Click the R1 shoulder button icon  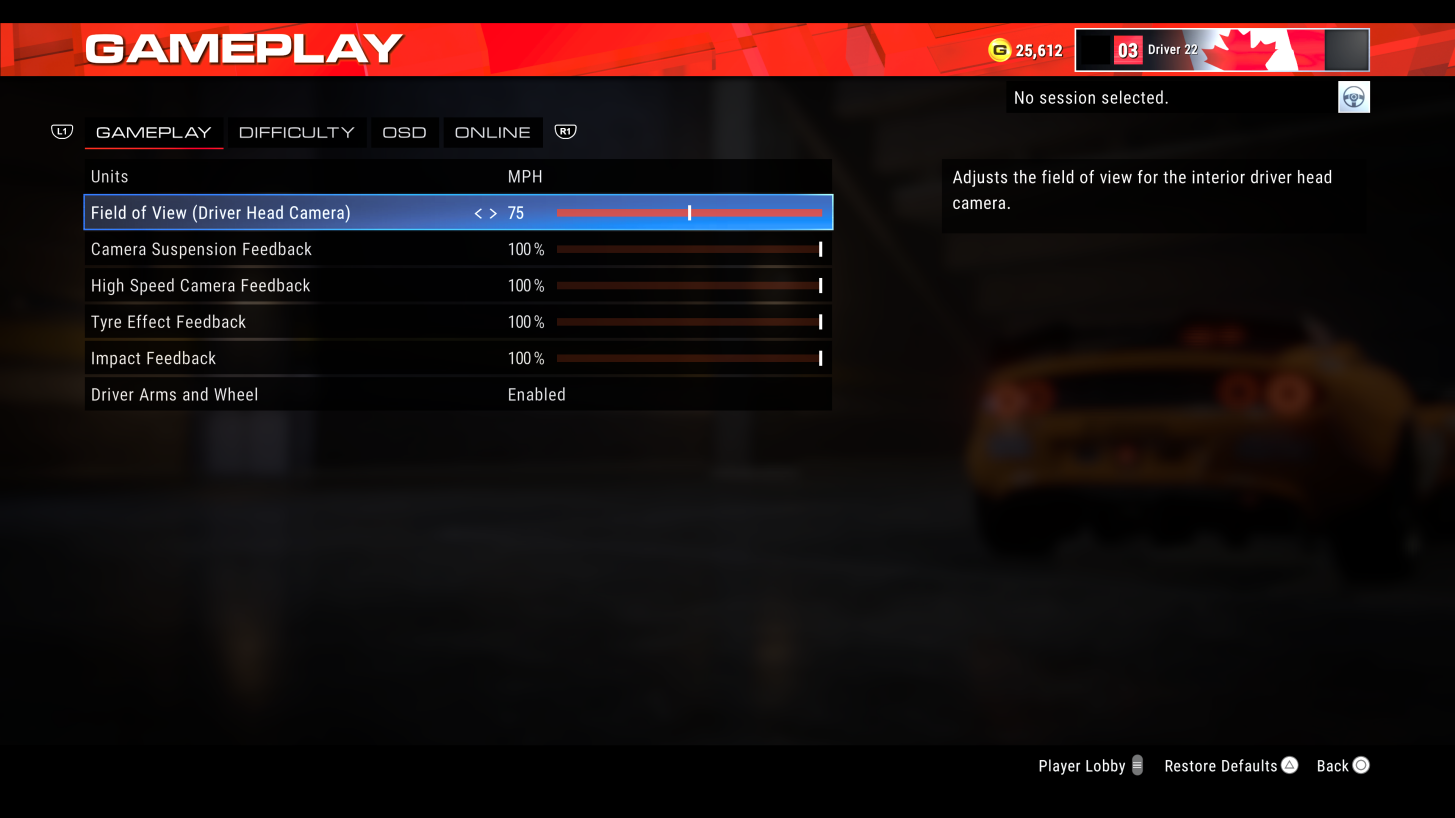tap(565, 131)
